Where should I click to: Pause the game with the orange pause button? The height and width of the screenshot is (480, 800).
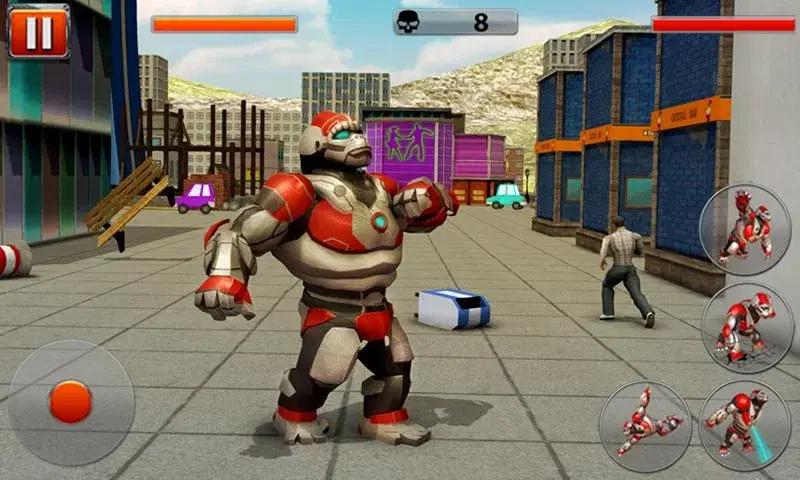[38, 33]
